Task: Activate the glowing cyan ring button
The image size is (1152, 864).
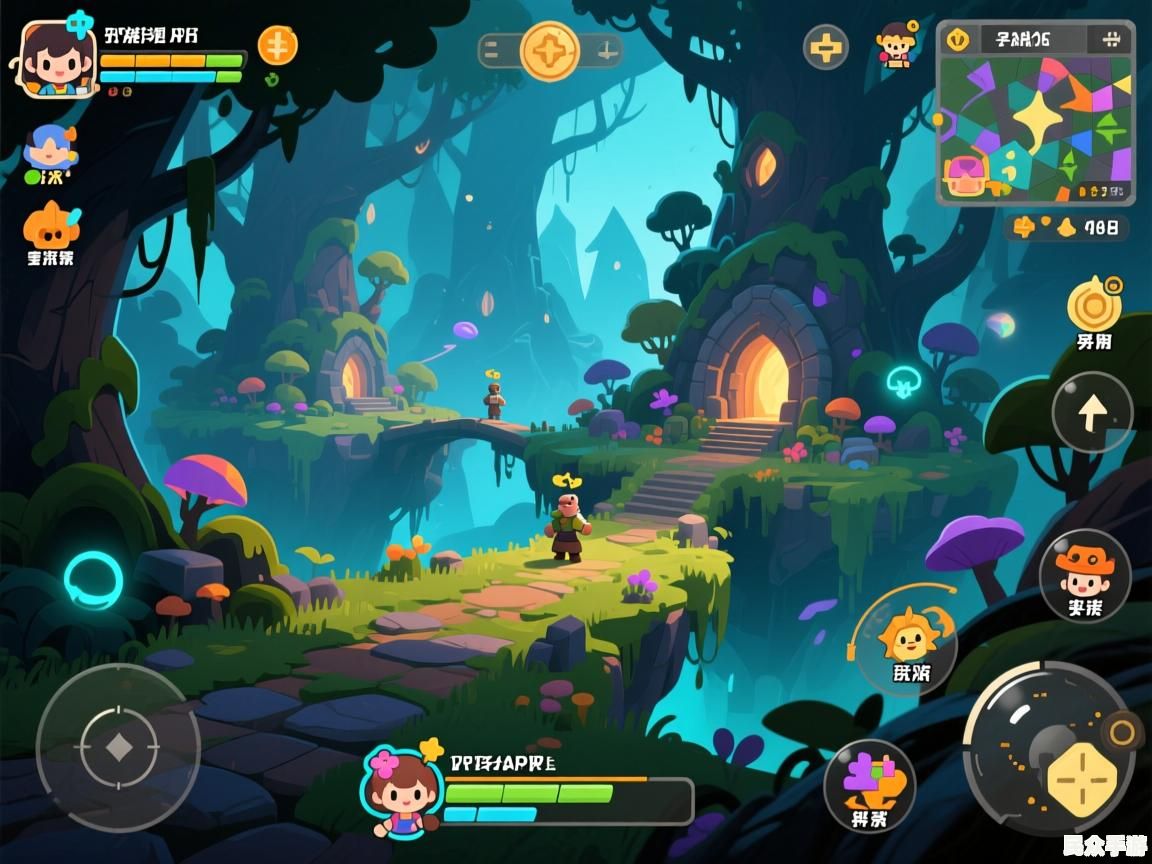Action: (x=93, y=580)
